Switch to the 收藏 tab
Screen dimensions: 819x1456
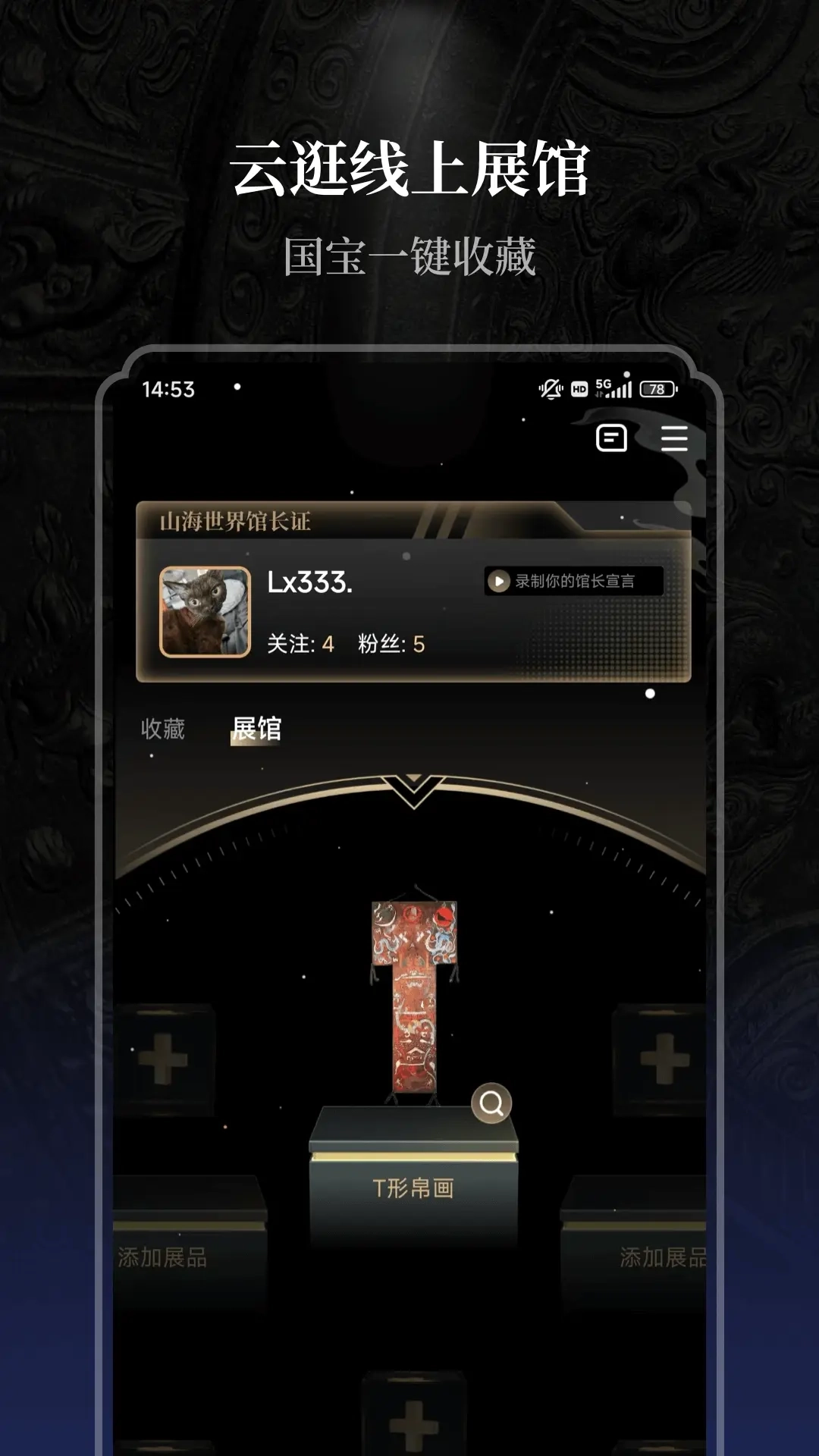tap(163, 729)
